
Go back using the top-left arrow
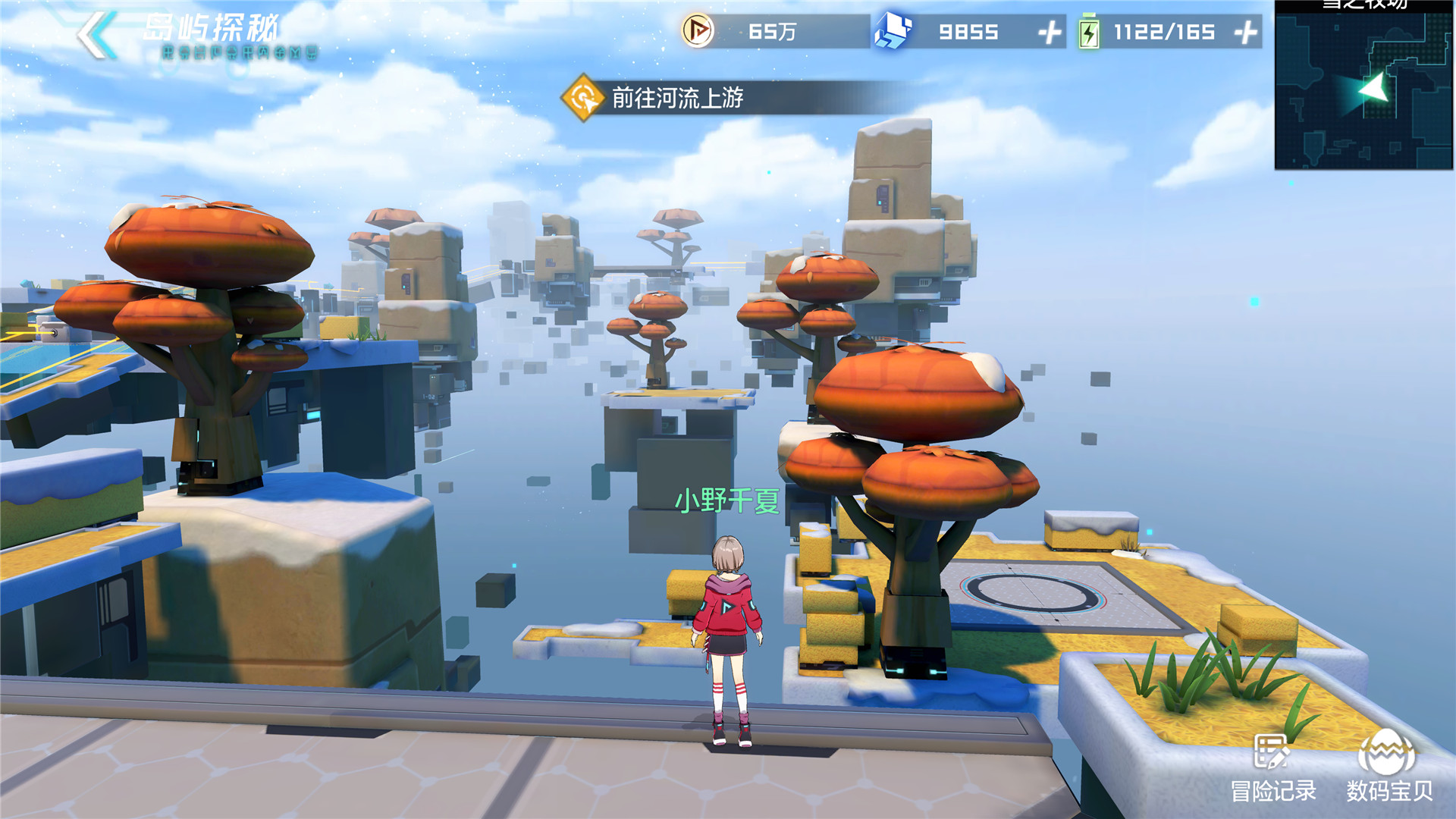[x=96, y=34]
